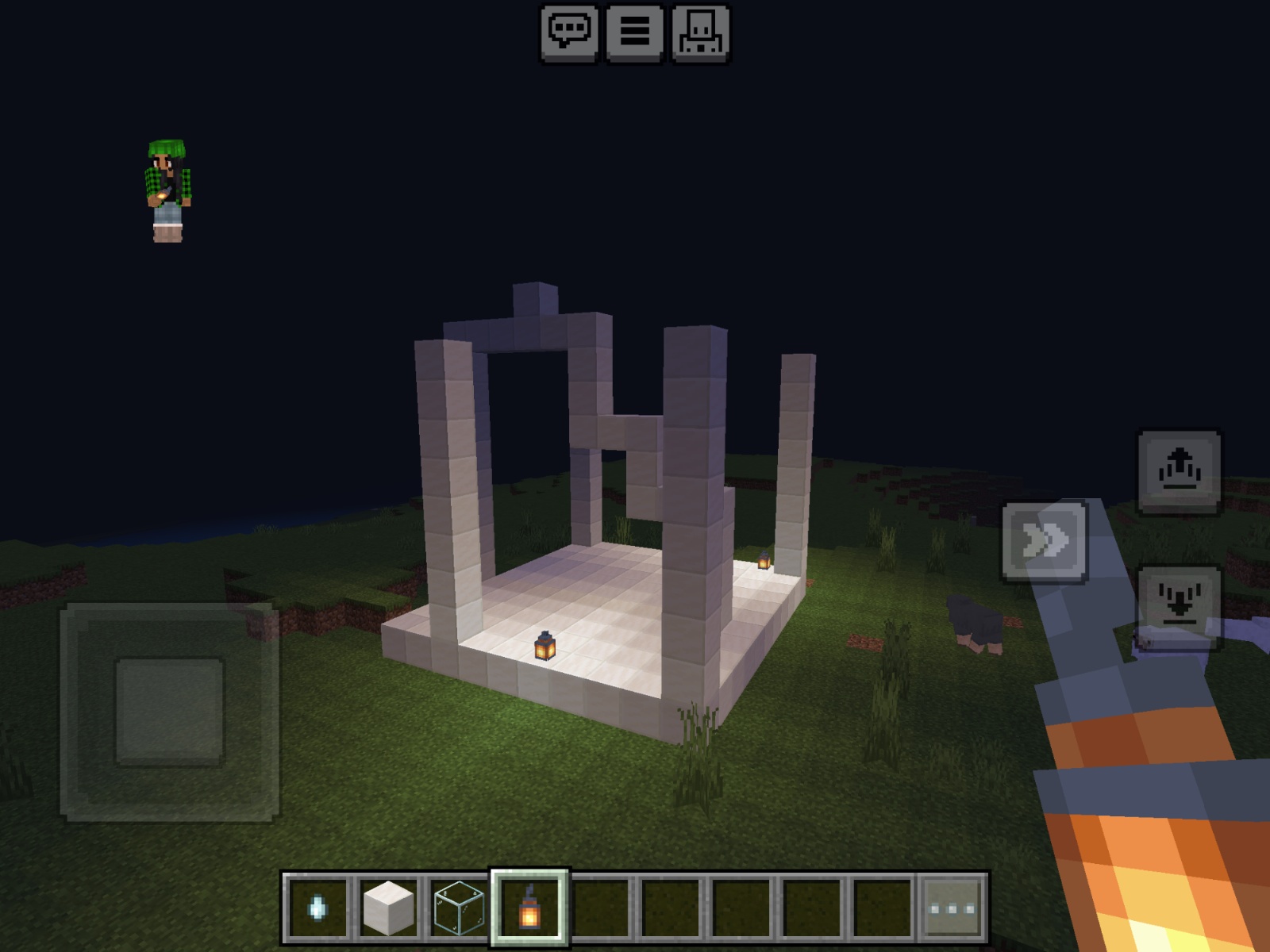Activate the double-arrow sprint button
The image size is (1270, 952).
[x=1045, y=542]
